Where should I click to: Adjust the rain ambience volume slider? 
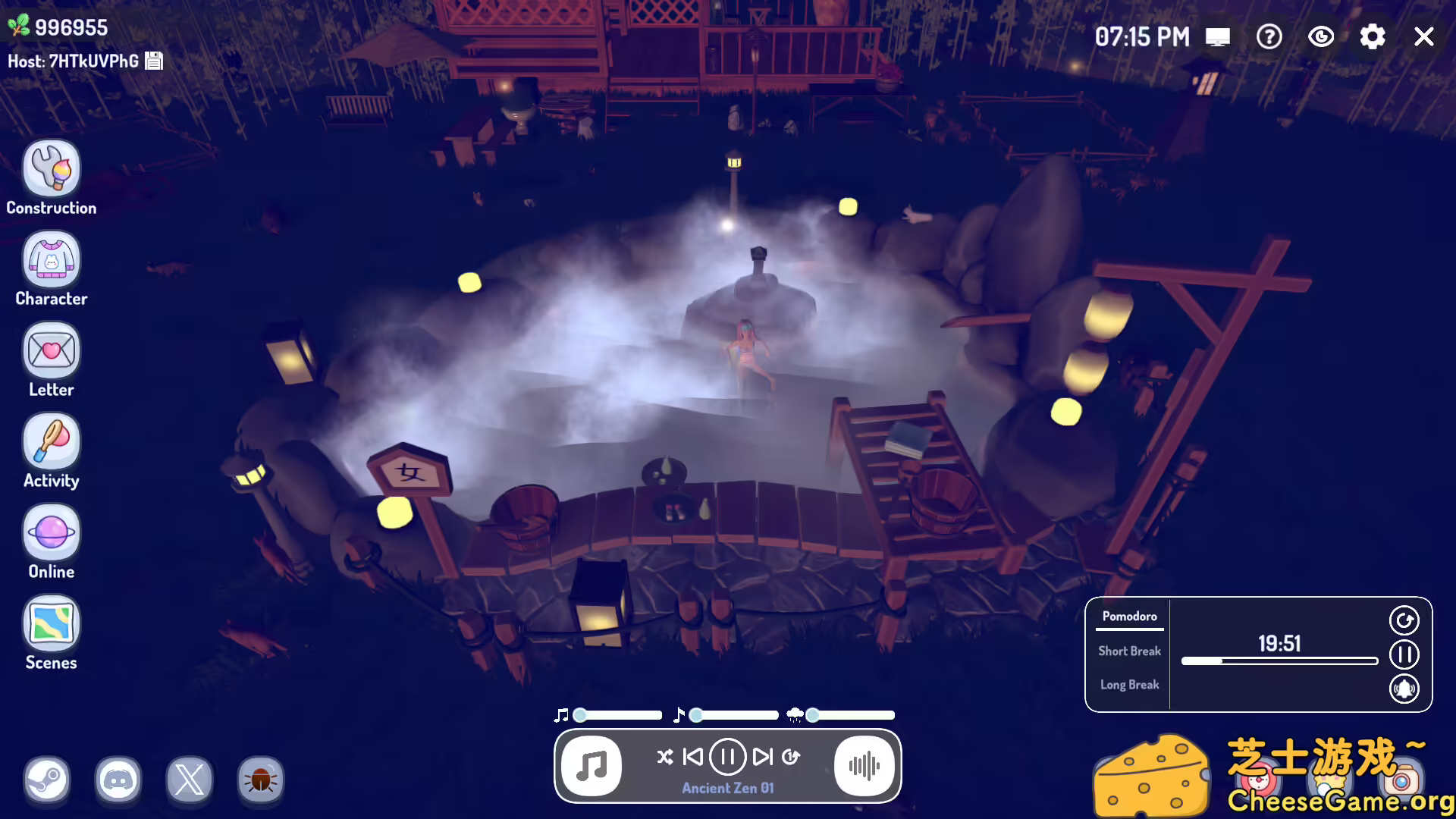813,714
